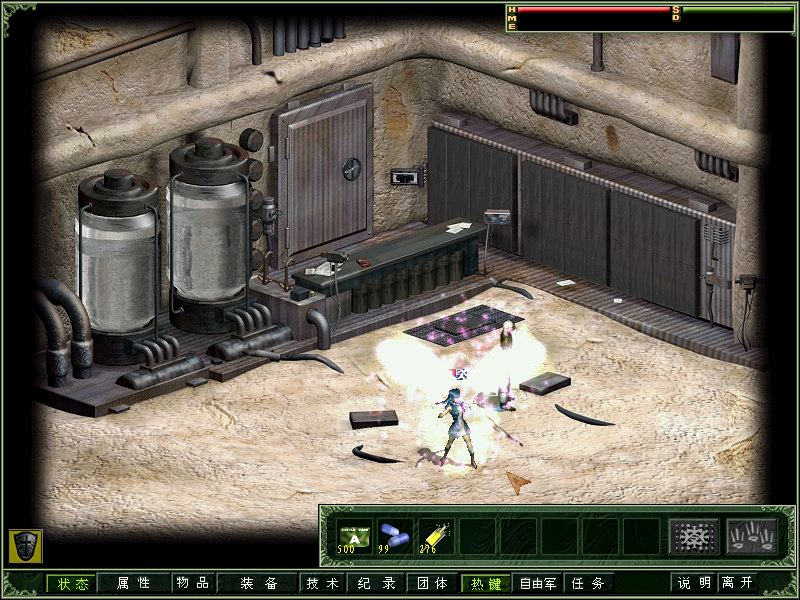Open the 属性 attributes screen
Viewport: 800px width, 600px height.
pos(133,583)
